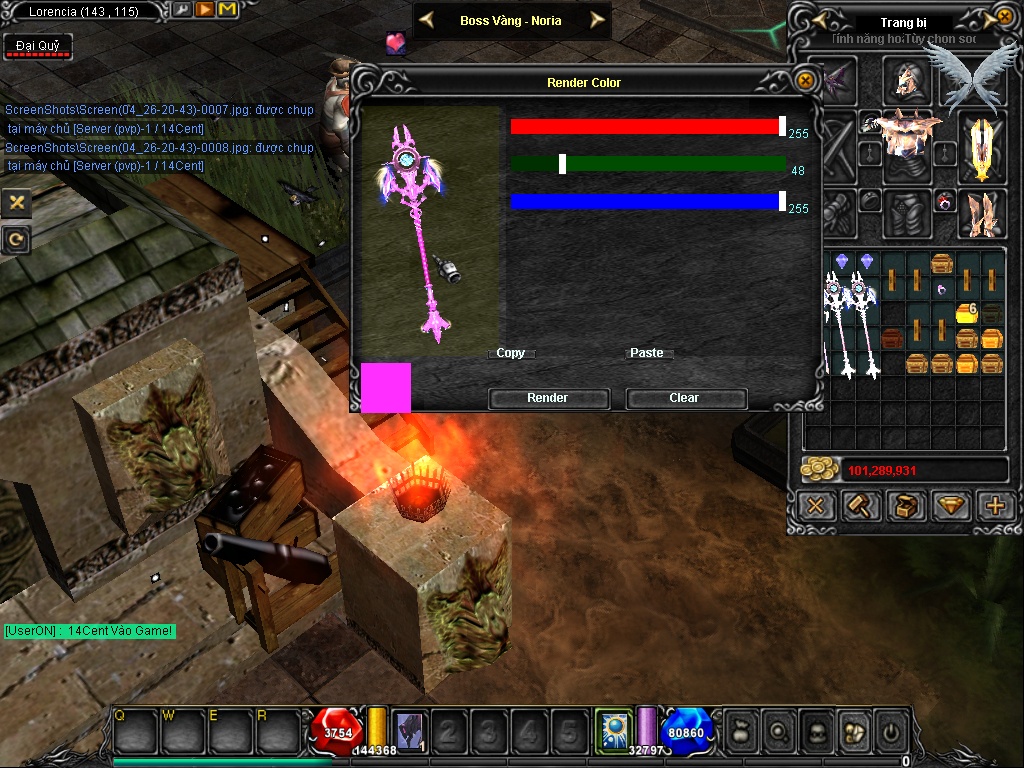Adjust the green color slider handle

(563, 164)
